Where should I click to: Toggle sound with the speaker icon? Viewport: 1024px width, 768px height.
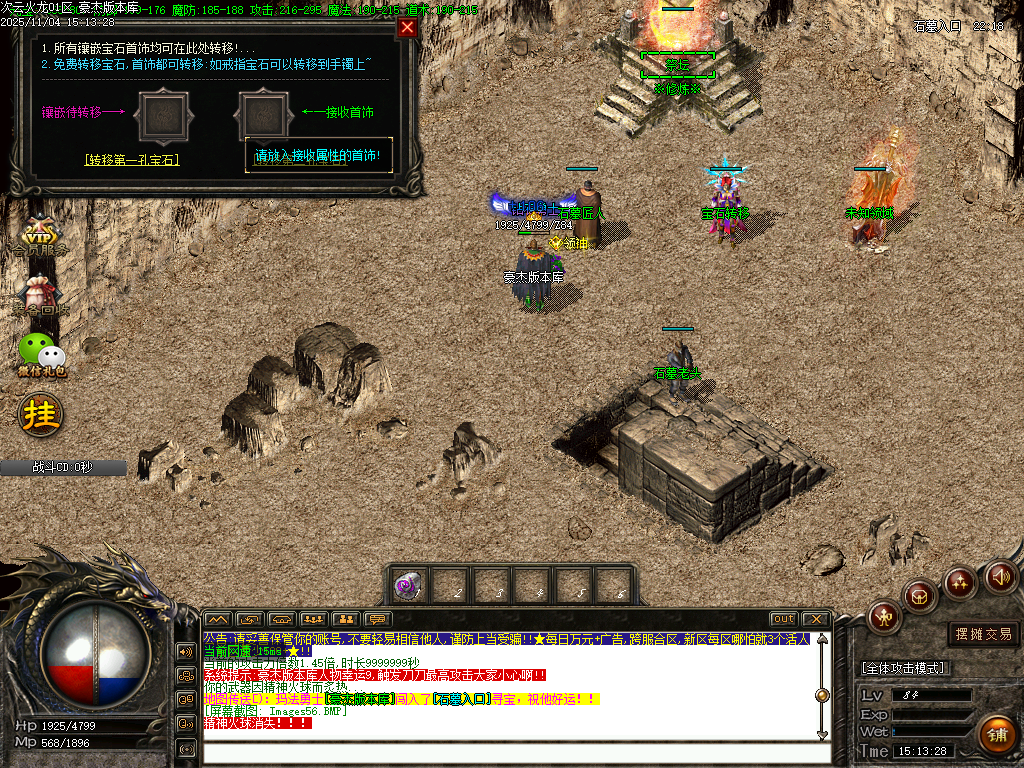point(1000,576)
